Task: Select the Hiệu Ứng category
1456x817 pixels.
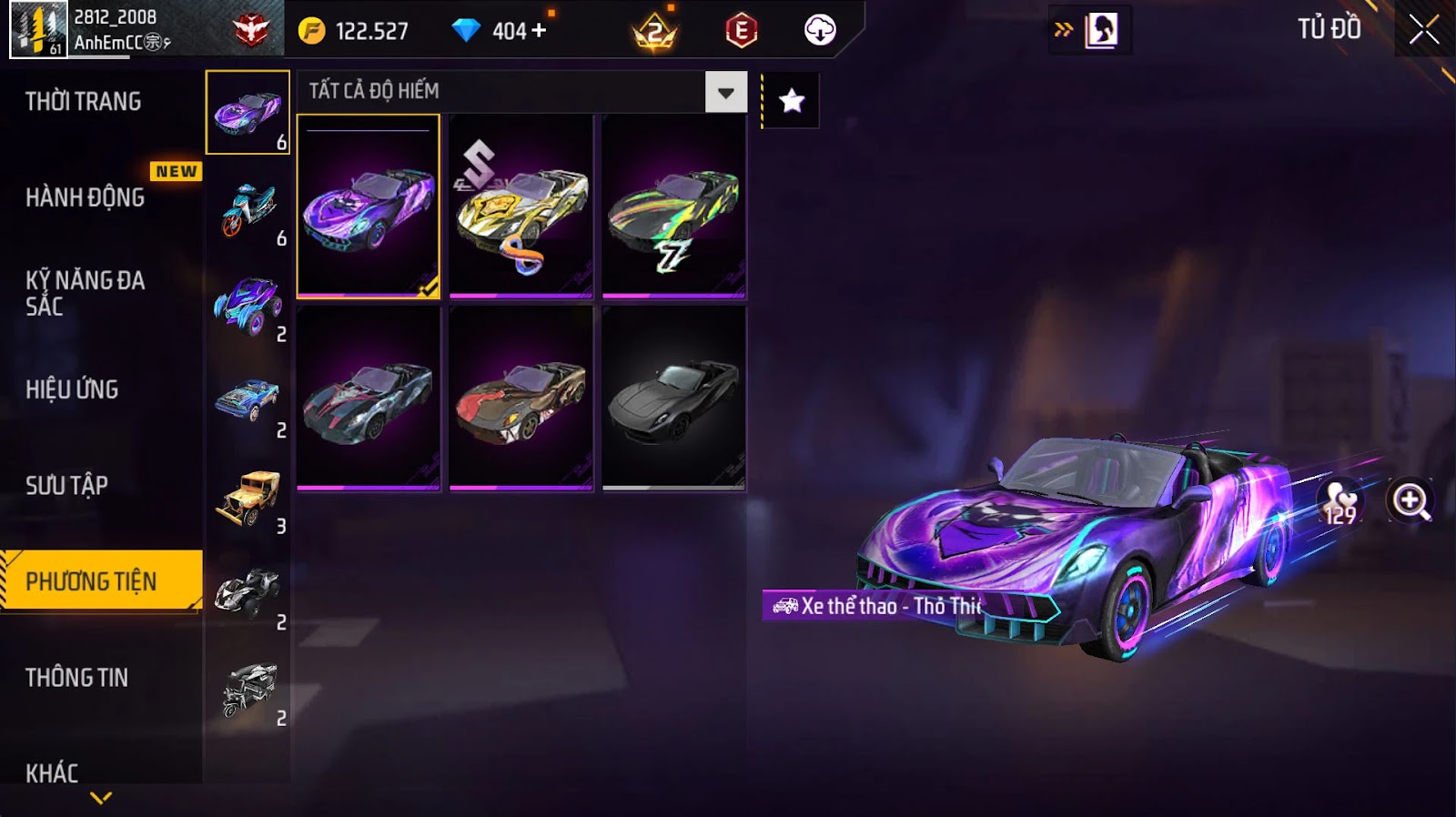Action: (72, 389)
